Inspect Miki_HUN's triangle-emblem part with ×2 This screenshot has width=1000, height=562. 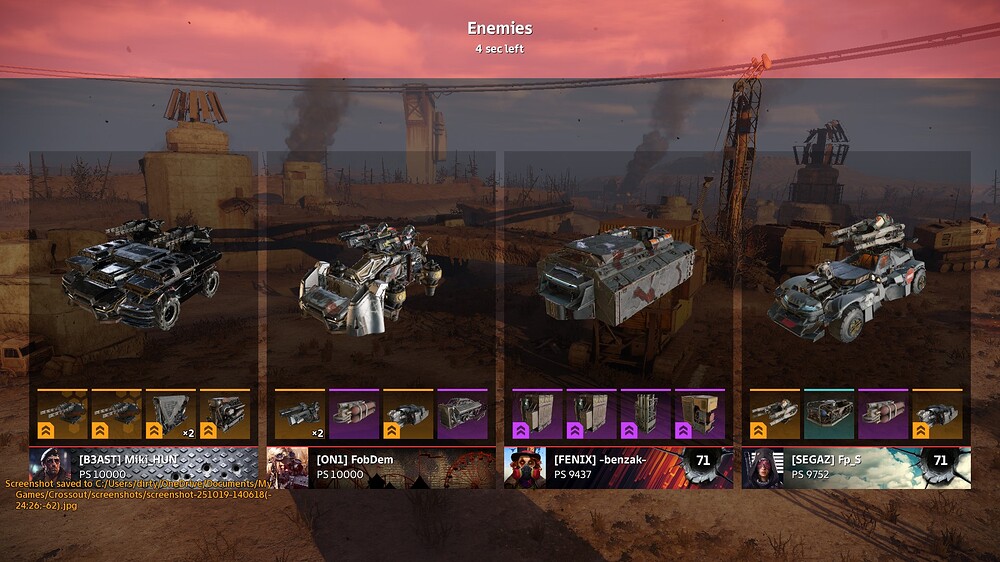[x=170, y=415]
